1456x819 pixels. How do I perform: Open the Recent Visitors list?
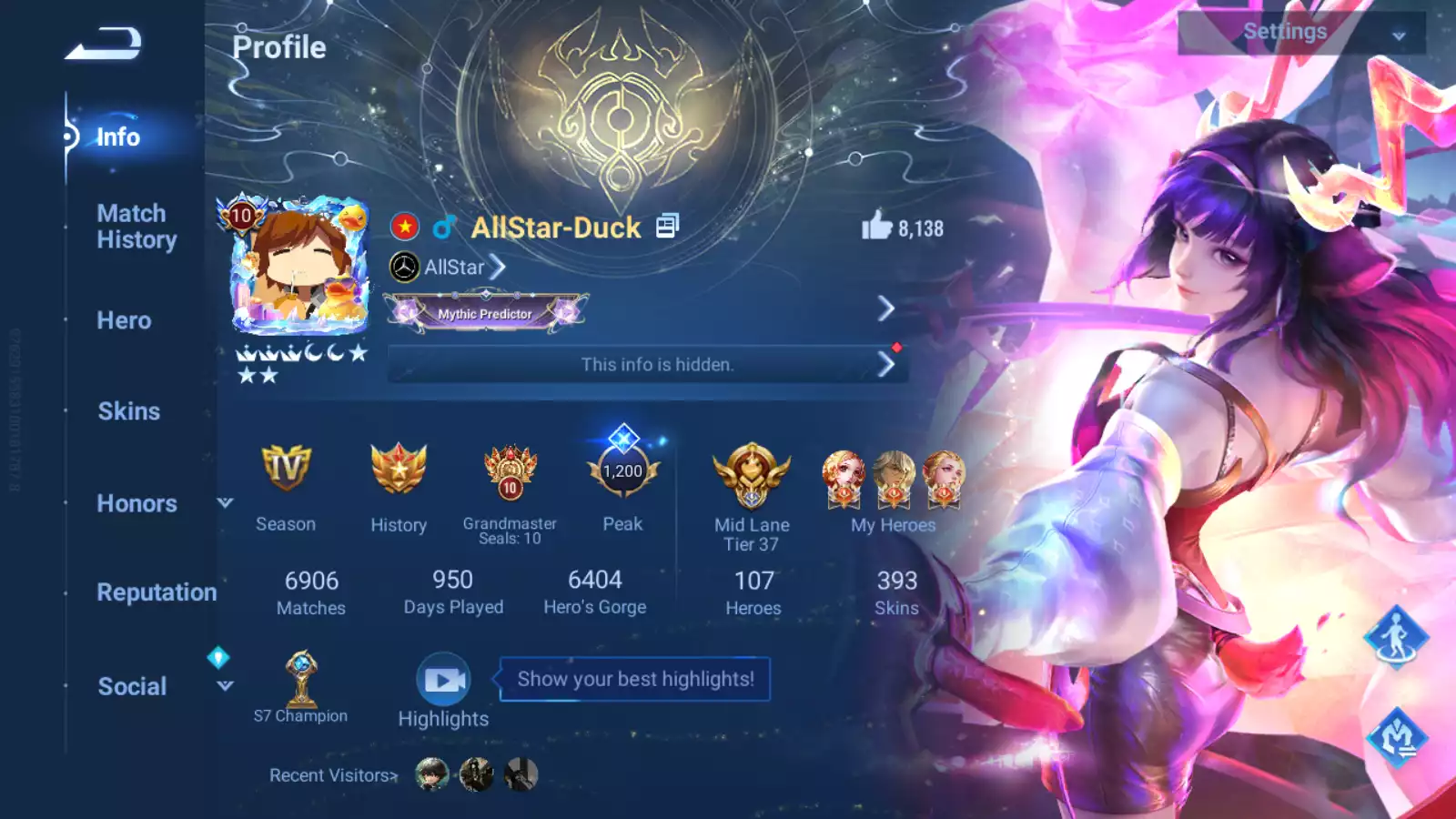coord(333,775)
